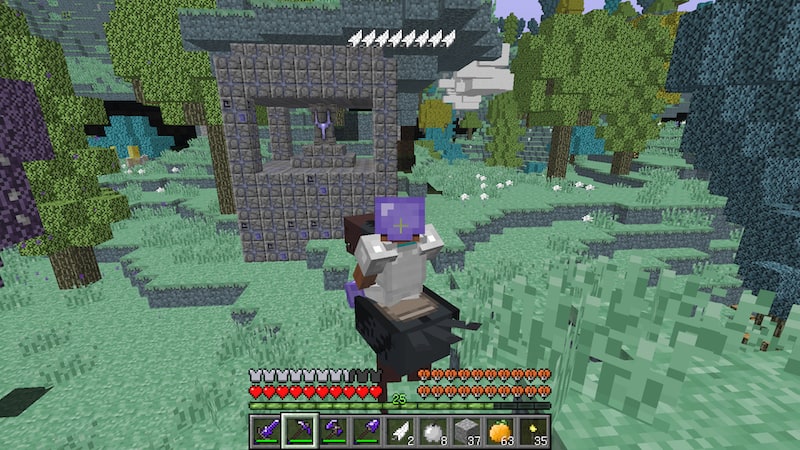Choose the gray stone block stack
The width and height of the screenshot is (800, 450).
[x=464, y=429]
